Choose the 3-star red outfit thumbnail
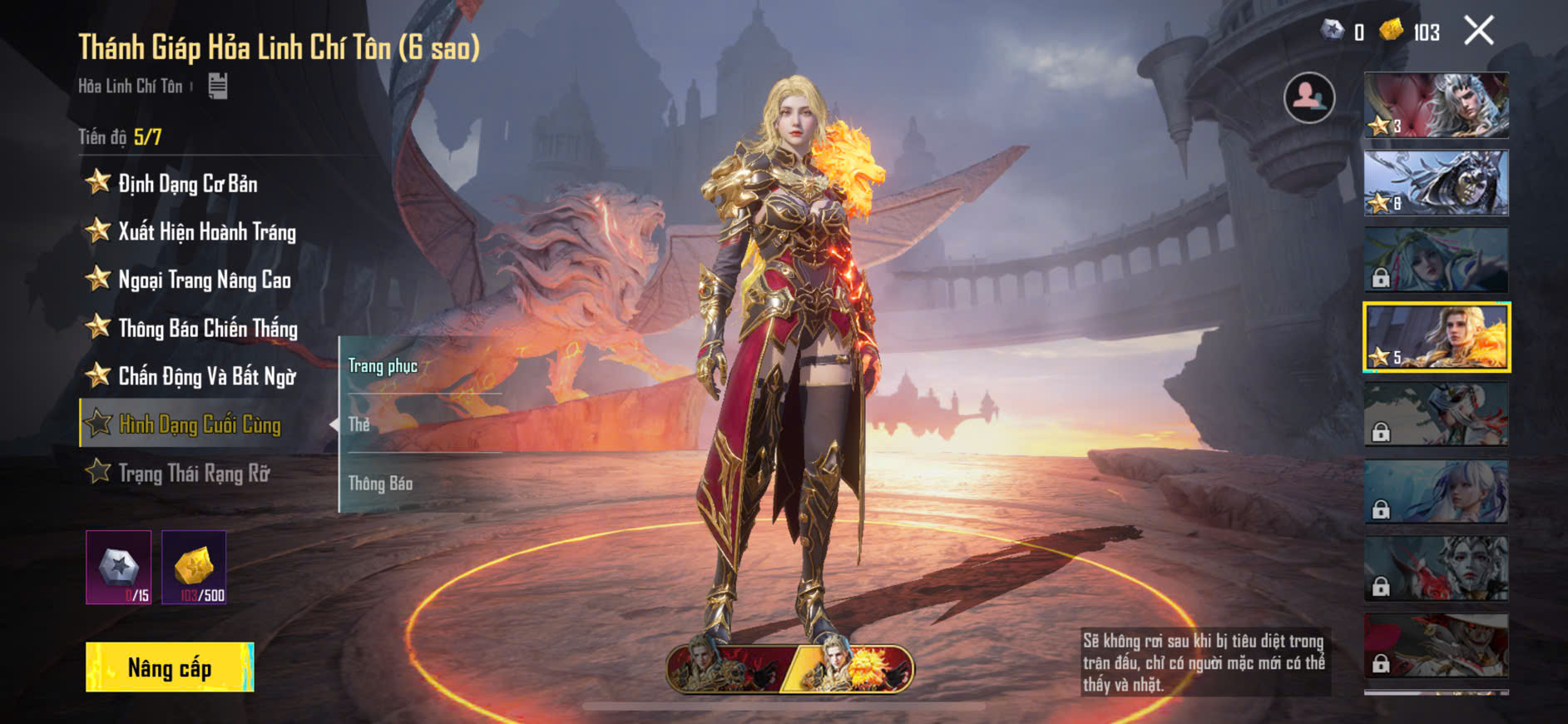 pyautogui.click(x=1436, y=105)
